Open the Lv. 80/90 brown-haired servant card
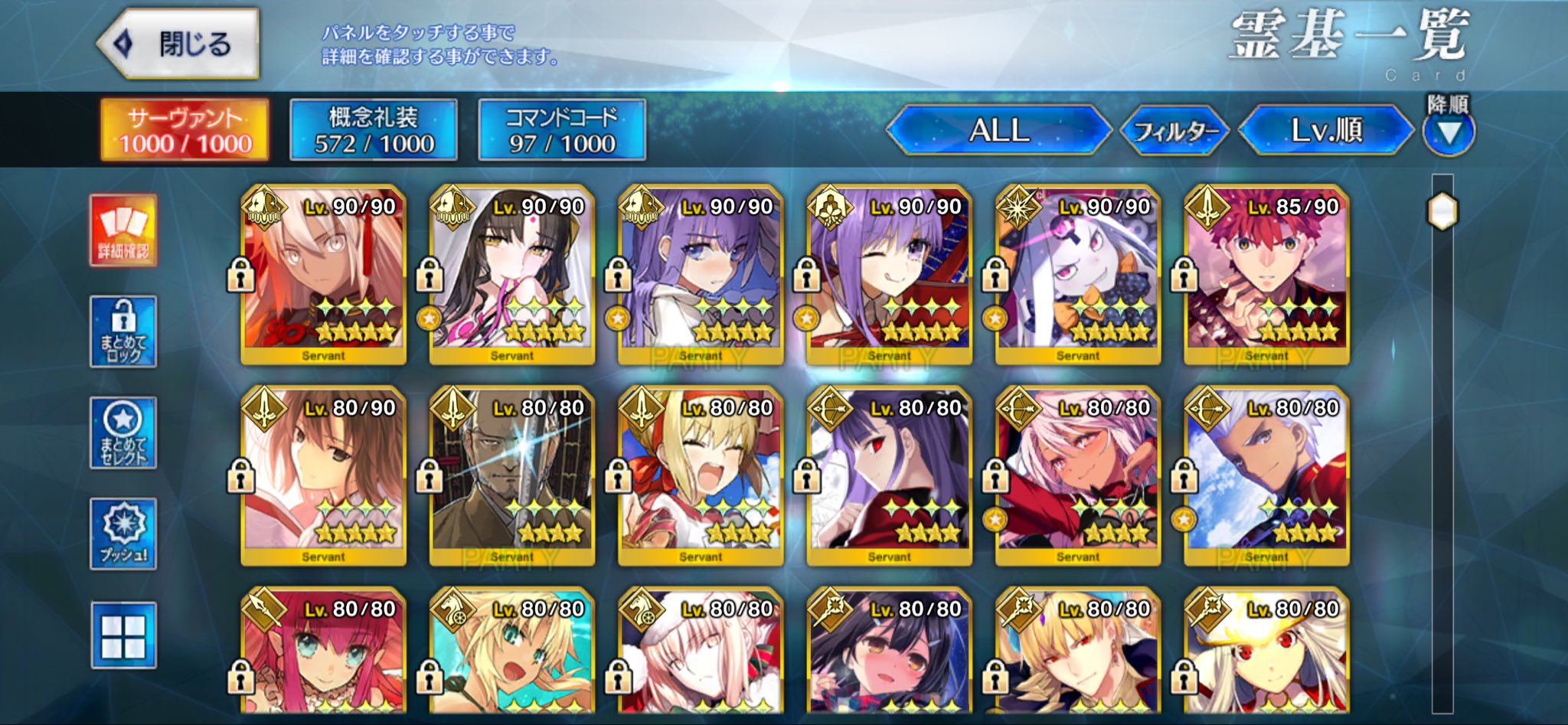Viewport: 1568px width, 725px height. (x=323, y=475)
